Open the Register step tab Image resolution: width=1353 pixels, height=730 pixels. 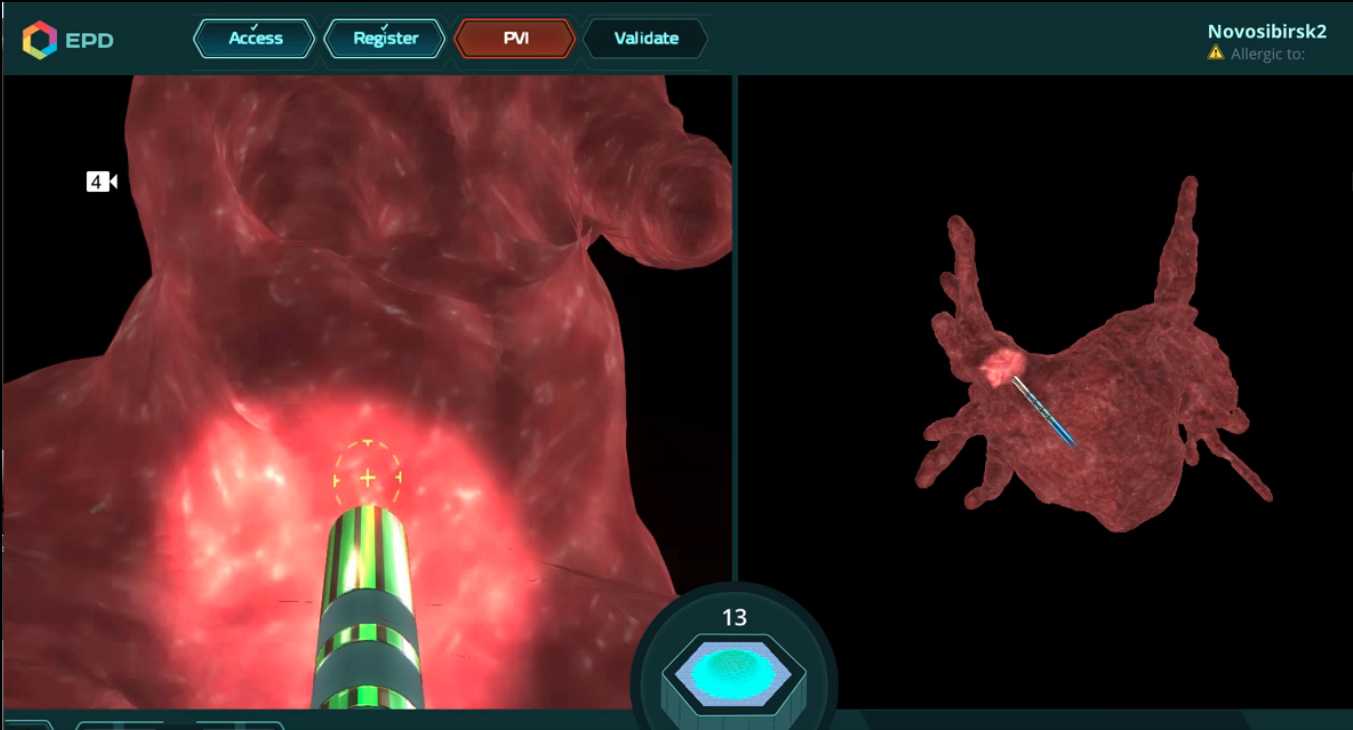[385, 39]
